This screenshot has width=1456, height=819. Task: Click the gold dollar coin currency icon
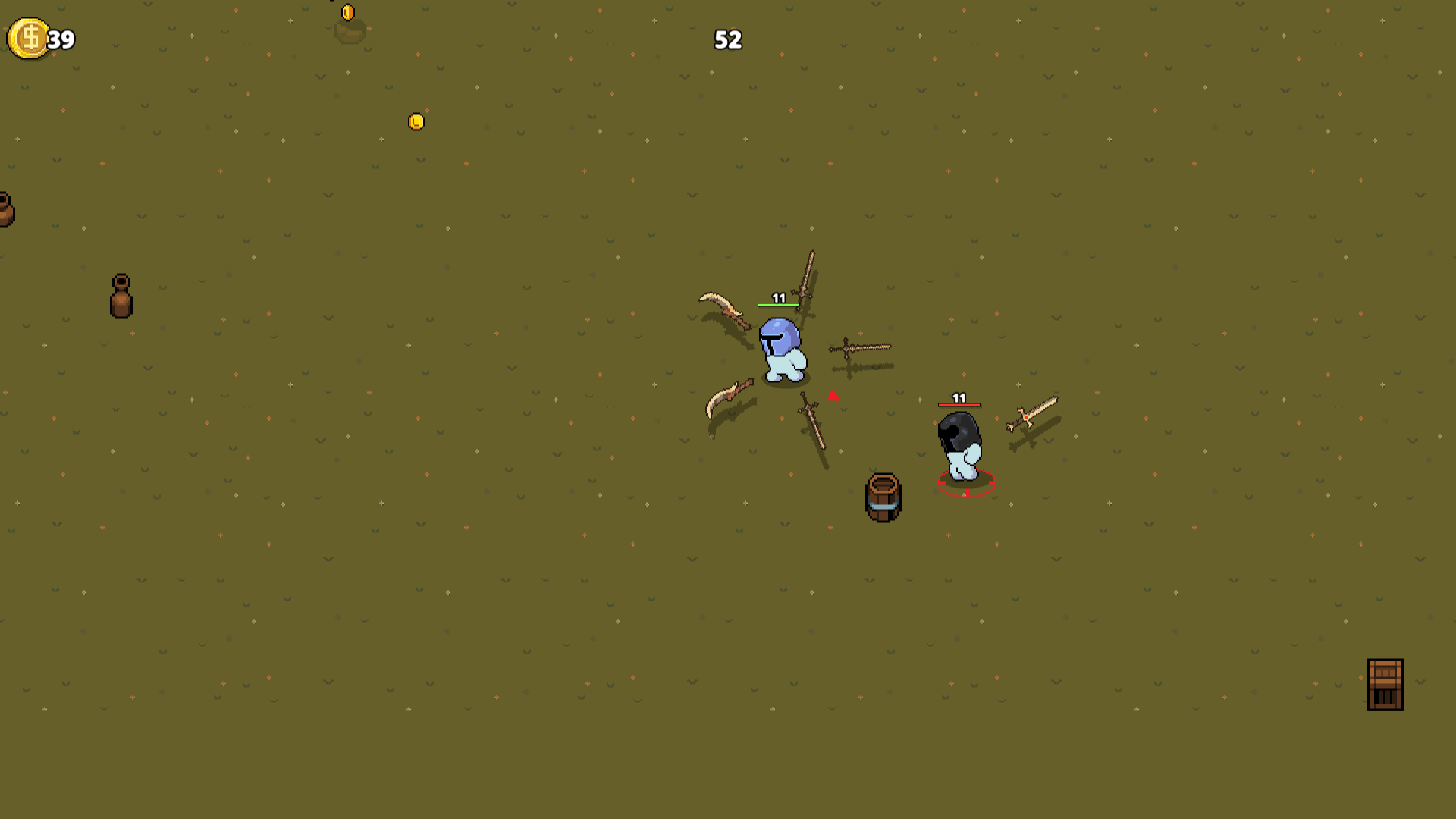tap(29, 39)
